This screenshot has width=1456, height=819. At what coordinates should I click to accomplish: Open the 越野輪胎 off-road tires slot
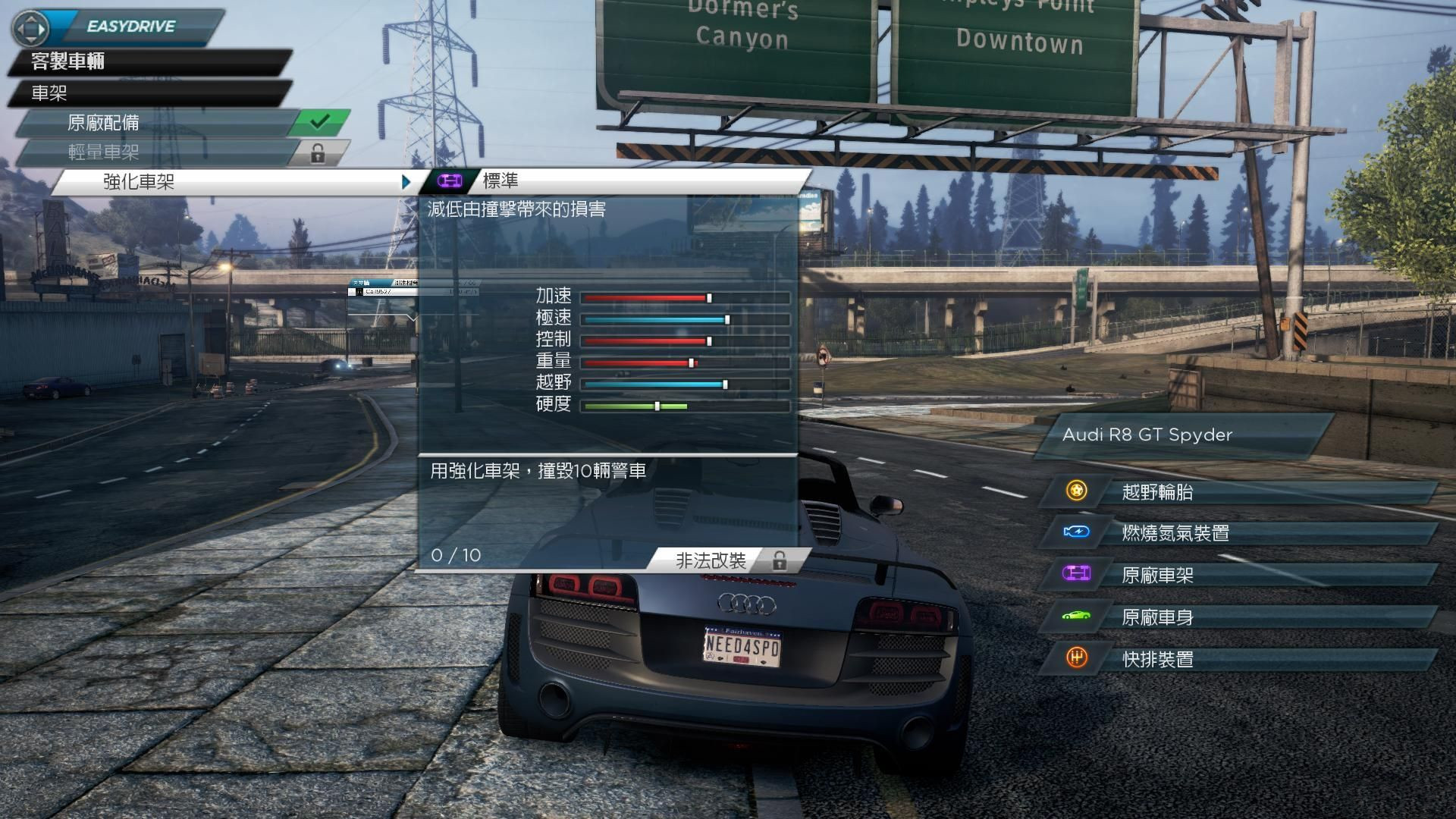[1236, 492]
